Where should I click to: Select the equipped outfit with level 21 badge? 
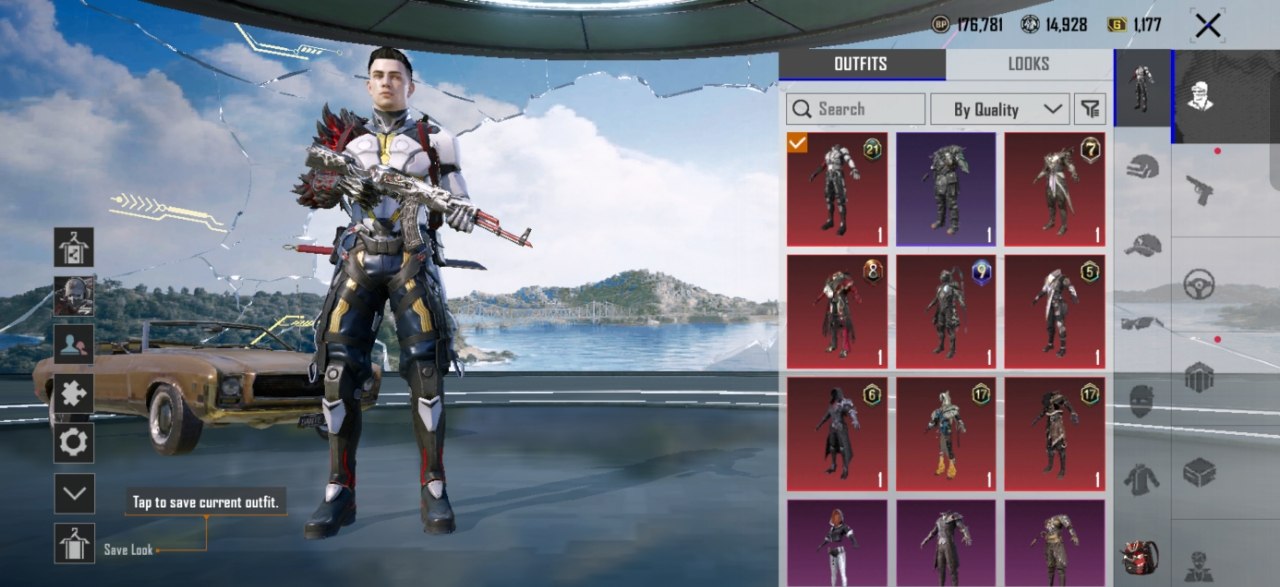click(836, 189)
